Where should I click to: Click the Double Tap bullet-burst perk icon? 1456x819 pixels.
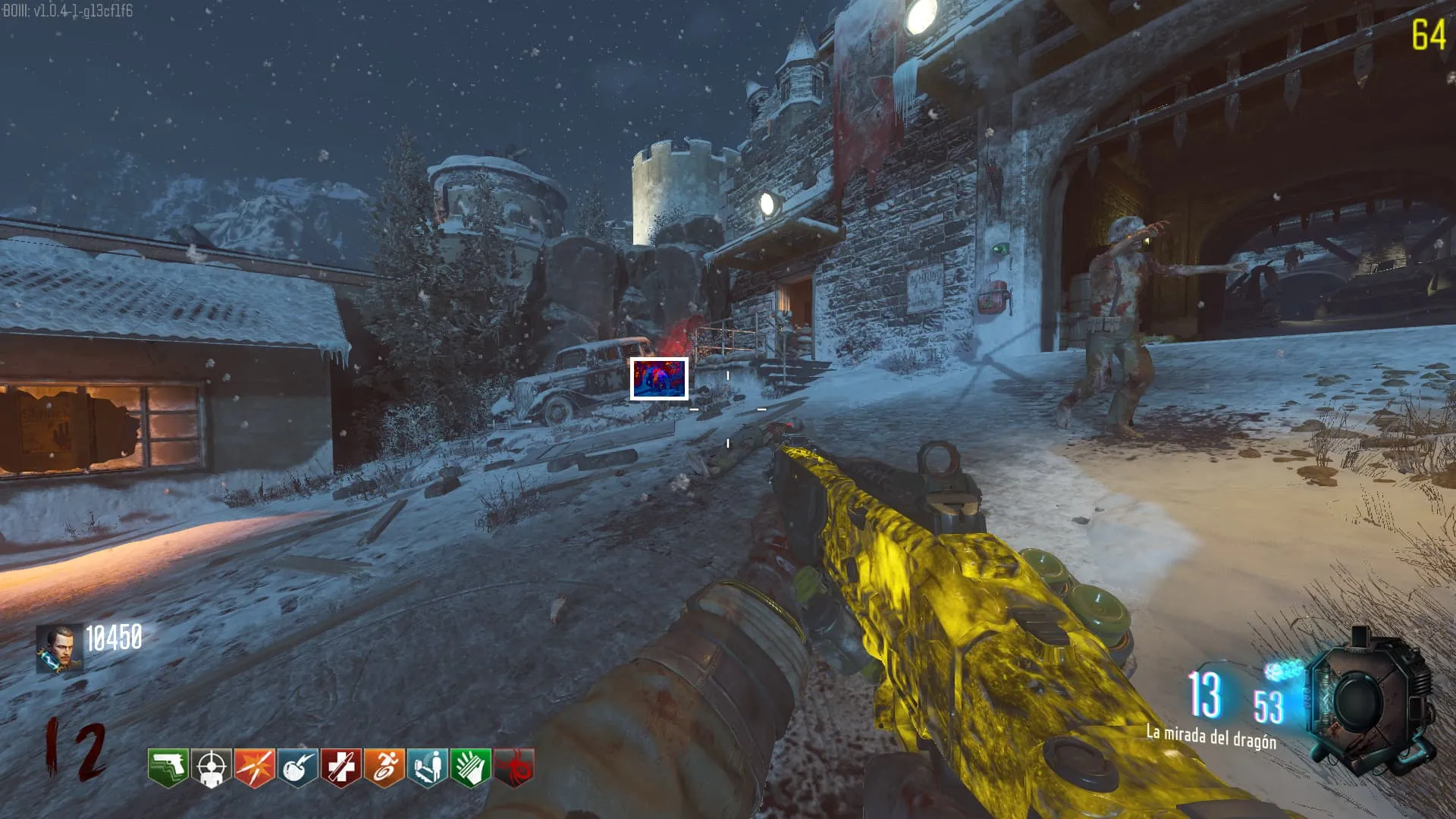(255, 767)
